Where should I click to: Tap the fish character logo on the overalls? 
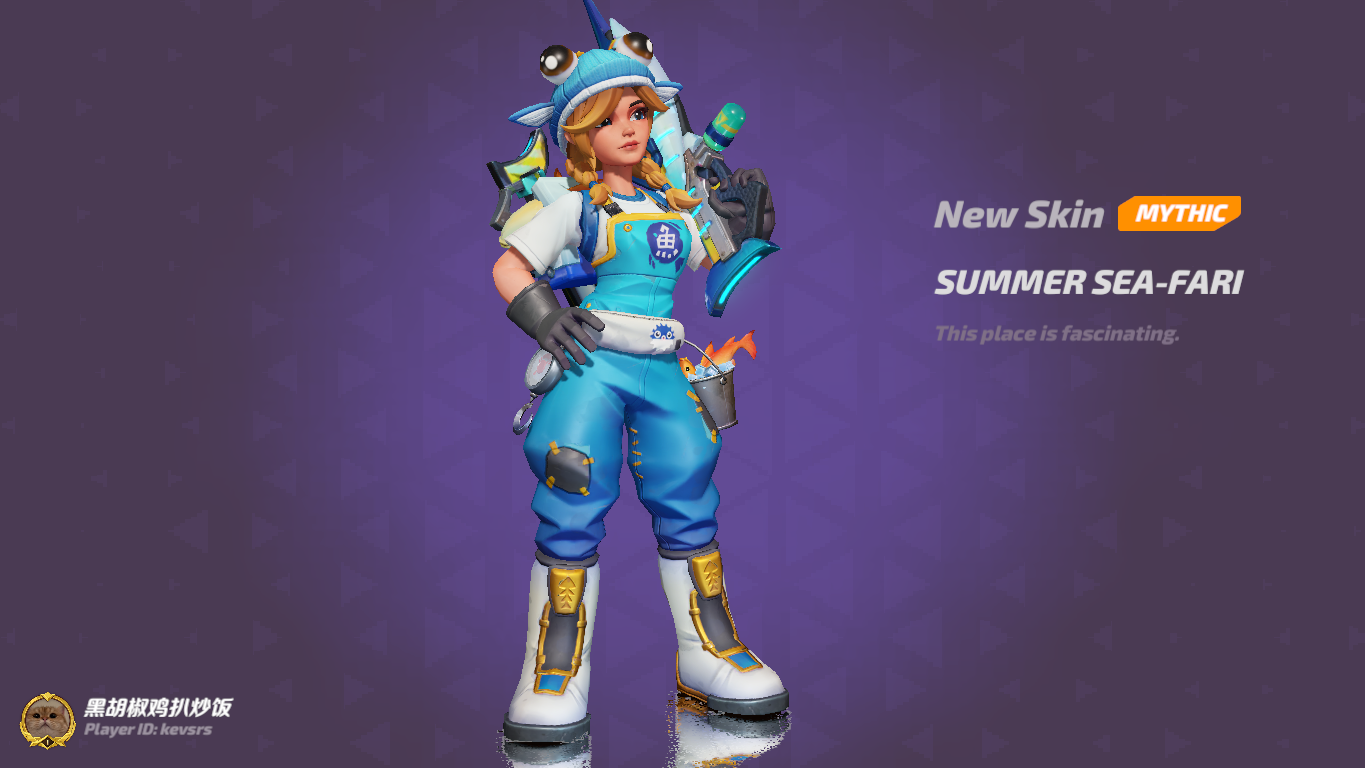coord(664,241)
